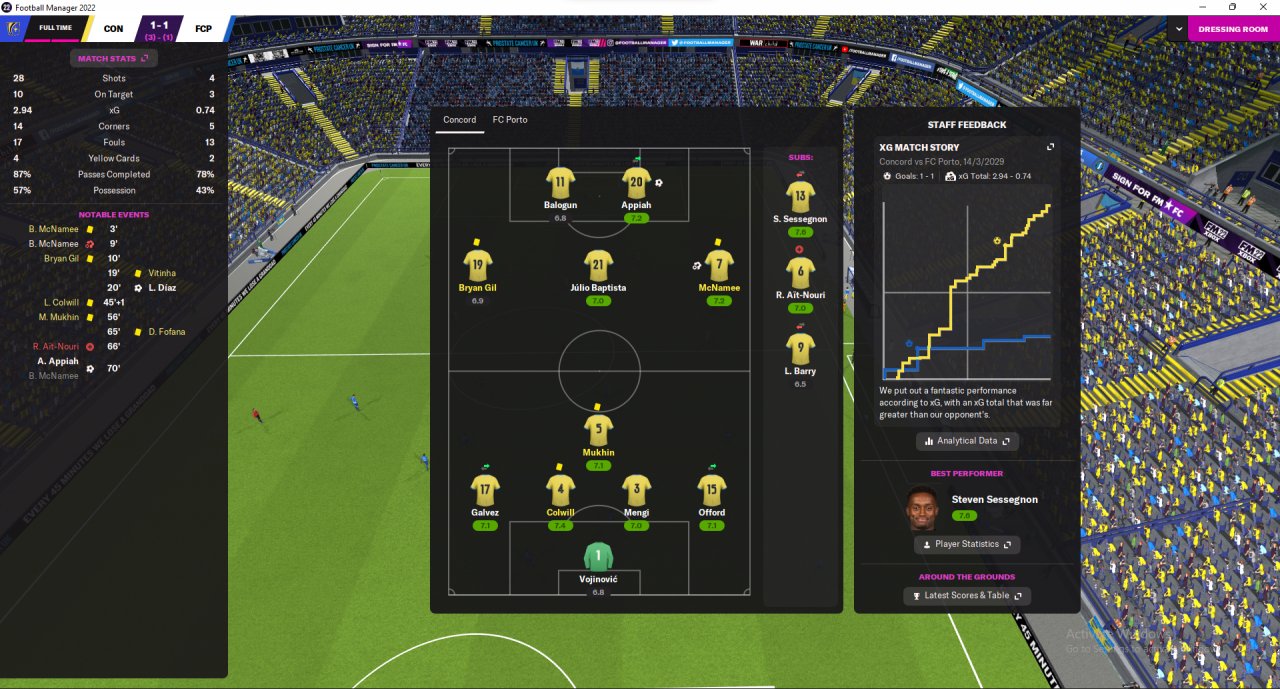Open the Analytical Data view

967,441
